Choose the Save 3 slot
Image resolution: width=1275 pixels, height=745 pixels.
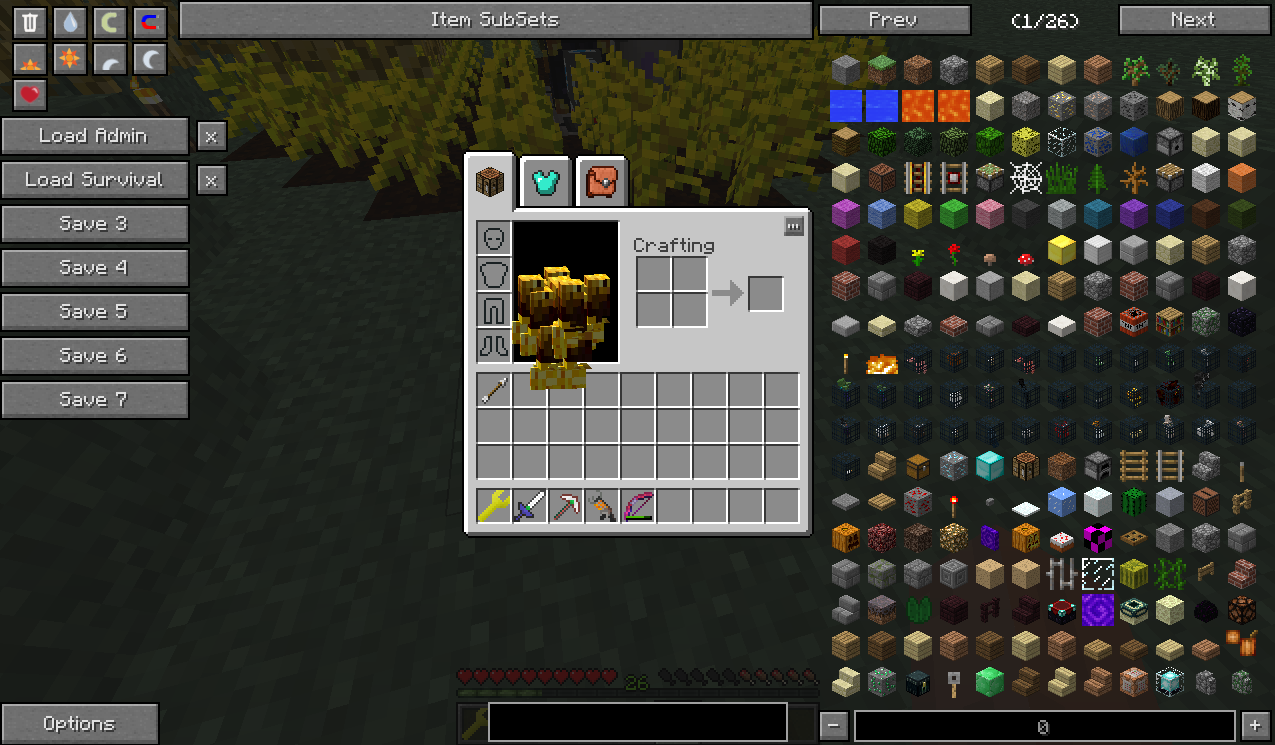[94, 224]
